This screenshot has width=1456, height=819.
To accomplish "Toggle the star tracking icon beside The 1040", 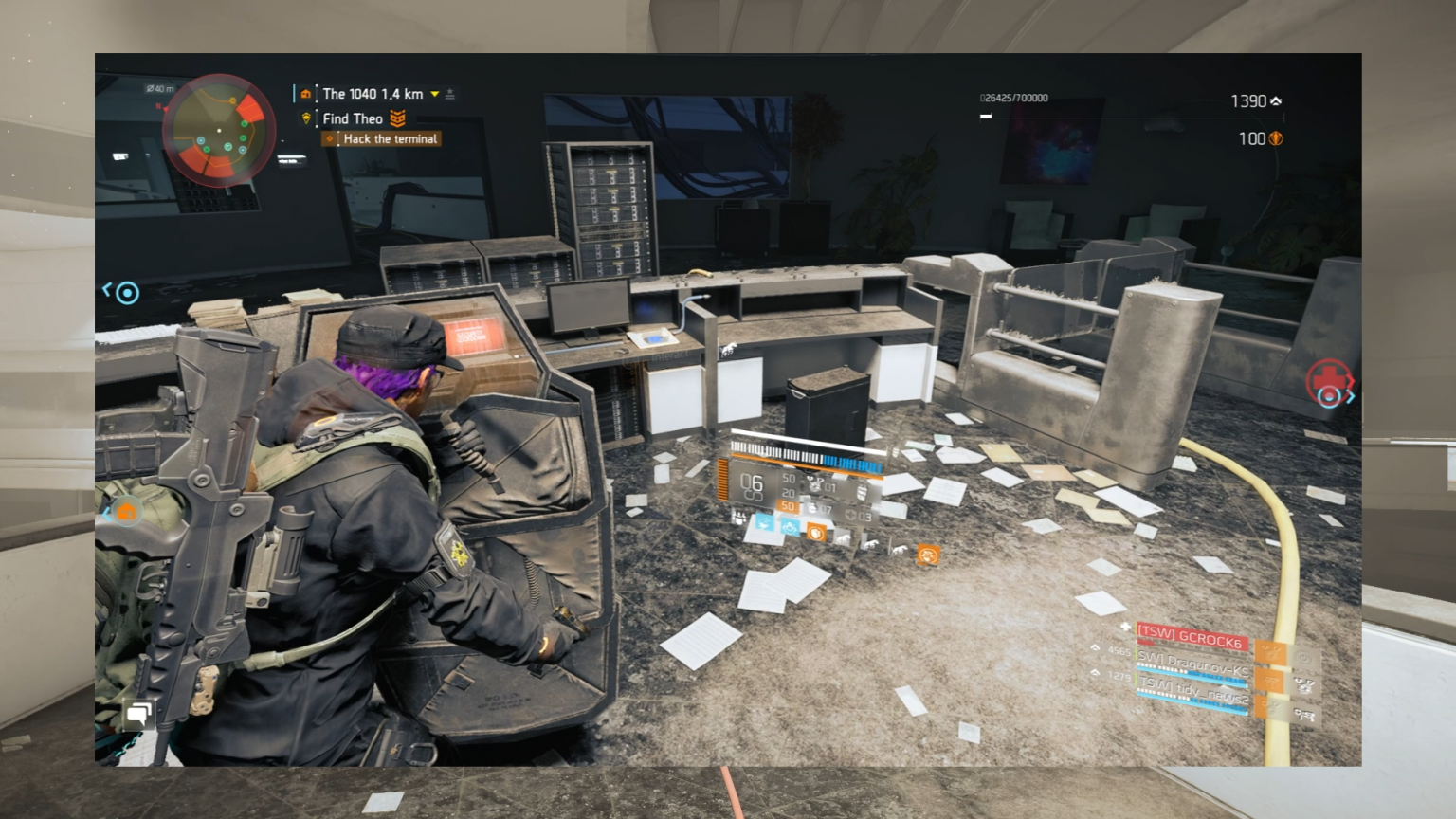I will click(448, 94).
